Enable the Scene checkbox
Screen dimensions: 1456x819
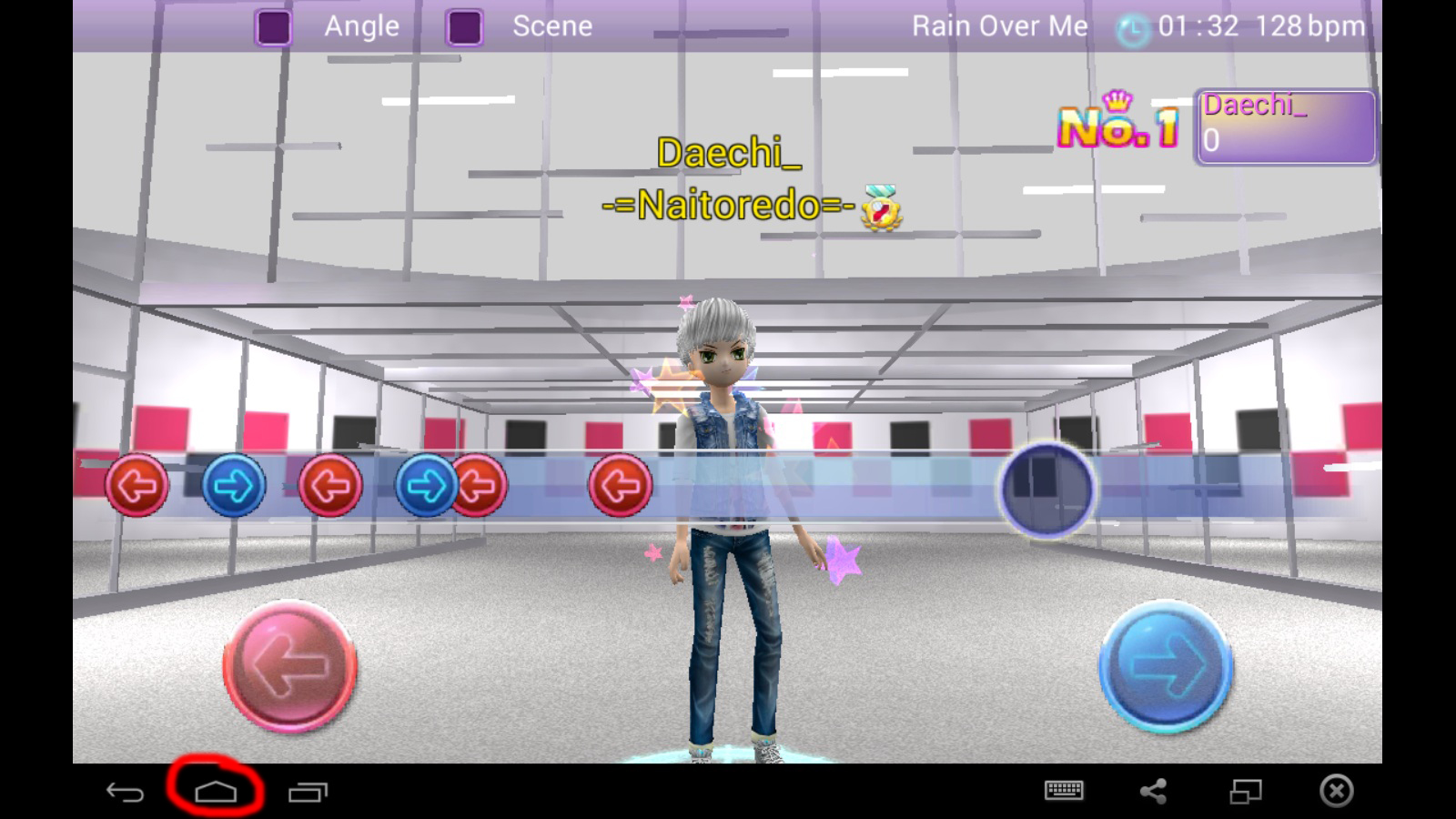464,26
